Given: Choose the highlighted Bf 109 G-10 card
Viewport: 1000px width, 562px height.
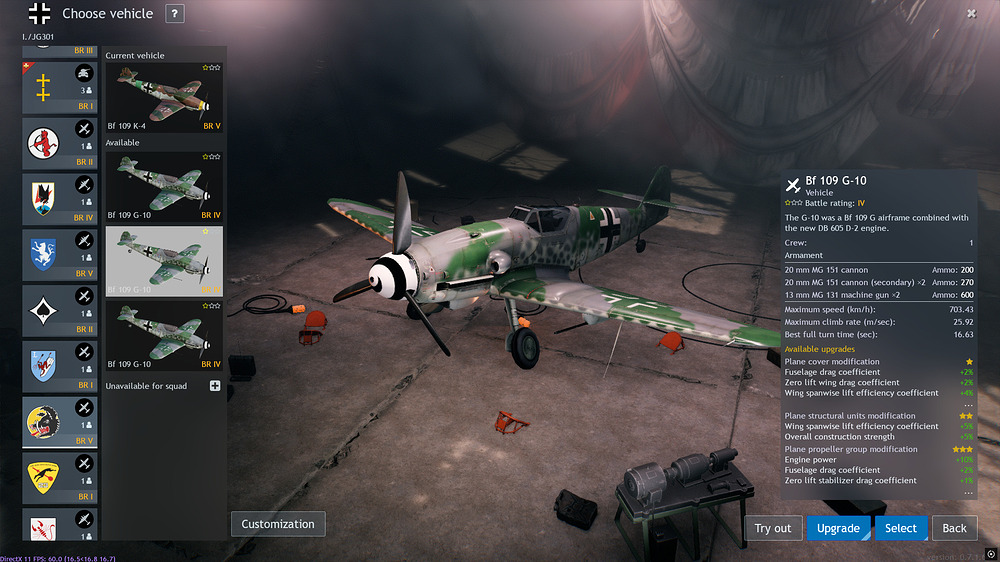Looking at the screenshot, I should (164, 261).
